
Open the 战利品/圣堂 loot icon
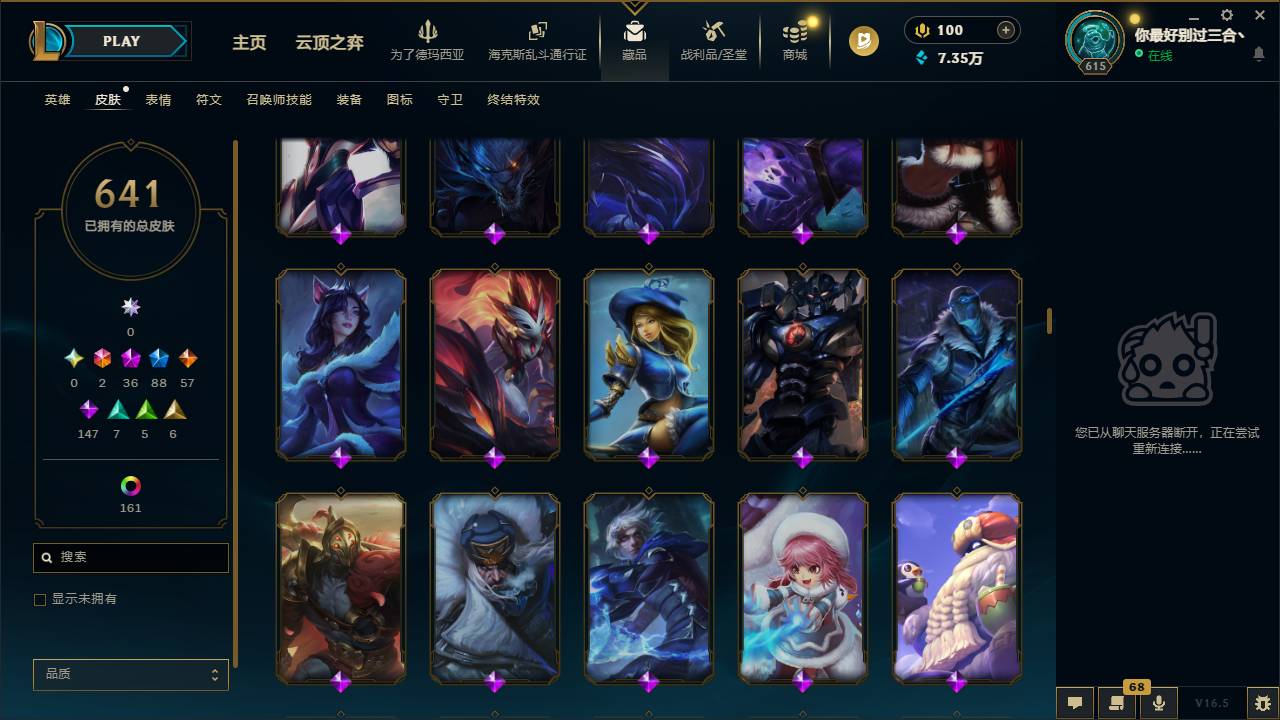pyautogui.click(x=713, y=40)
